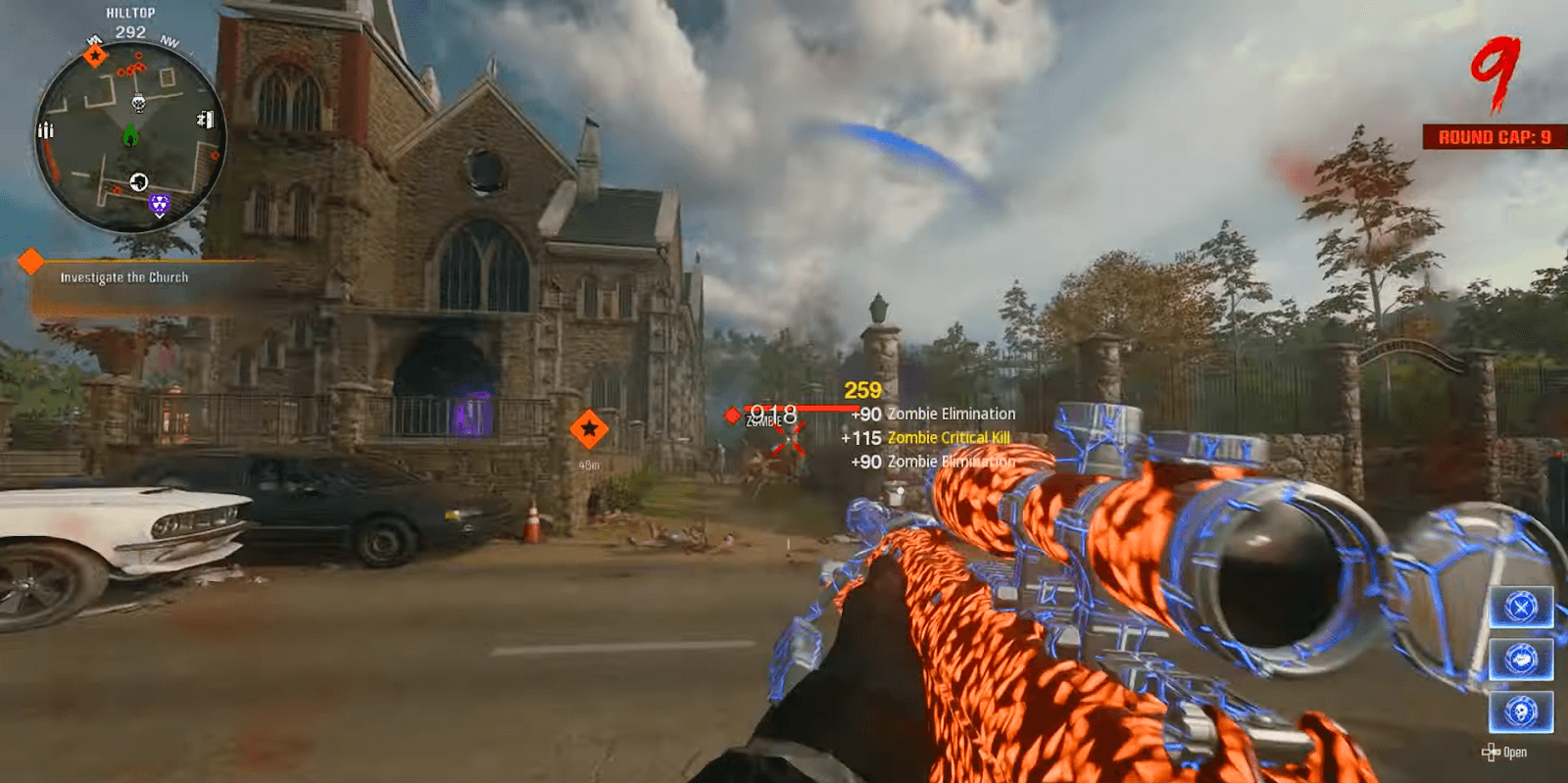The width and height of the screenshot is (1568, 783).
Task: Expand the chevron under the purple minimap icon
Action: 160,218
